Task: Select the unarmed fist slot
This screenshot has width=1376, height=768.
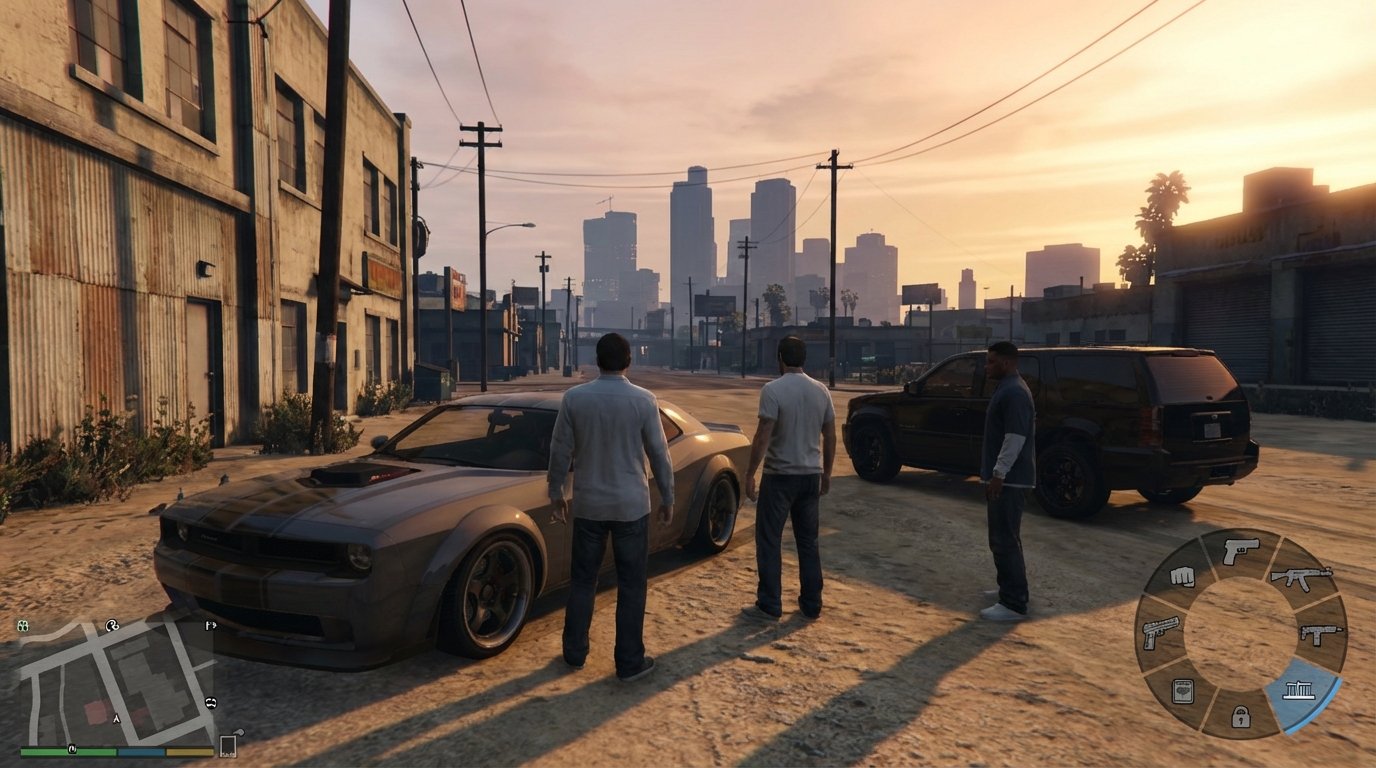Action: tap(1183, 578)
